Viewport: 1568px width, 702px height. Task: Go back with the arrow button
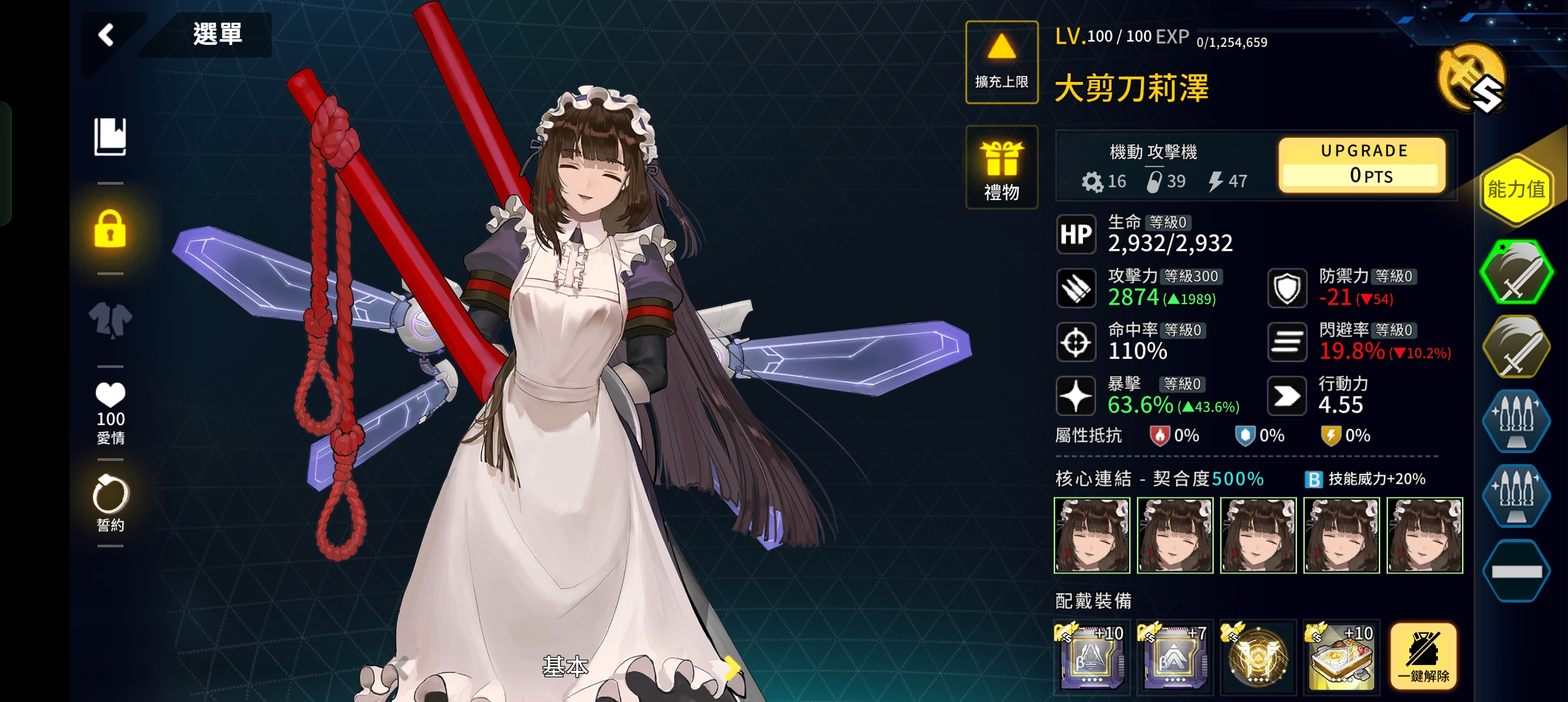coord(107,34)
